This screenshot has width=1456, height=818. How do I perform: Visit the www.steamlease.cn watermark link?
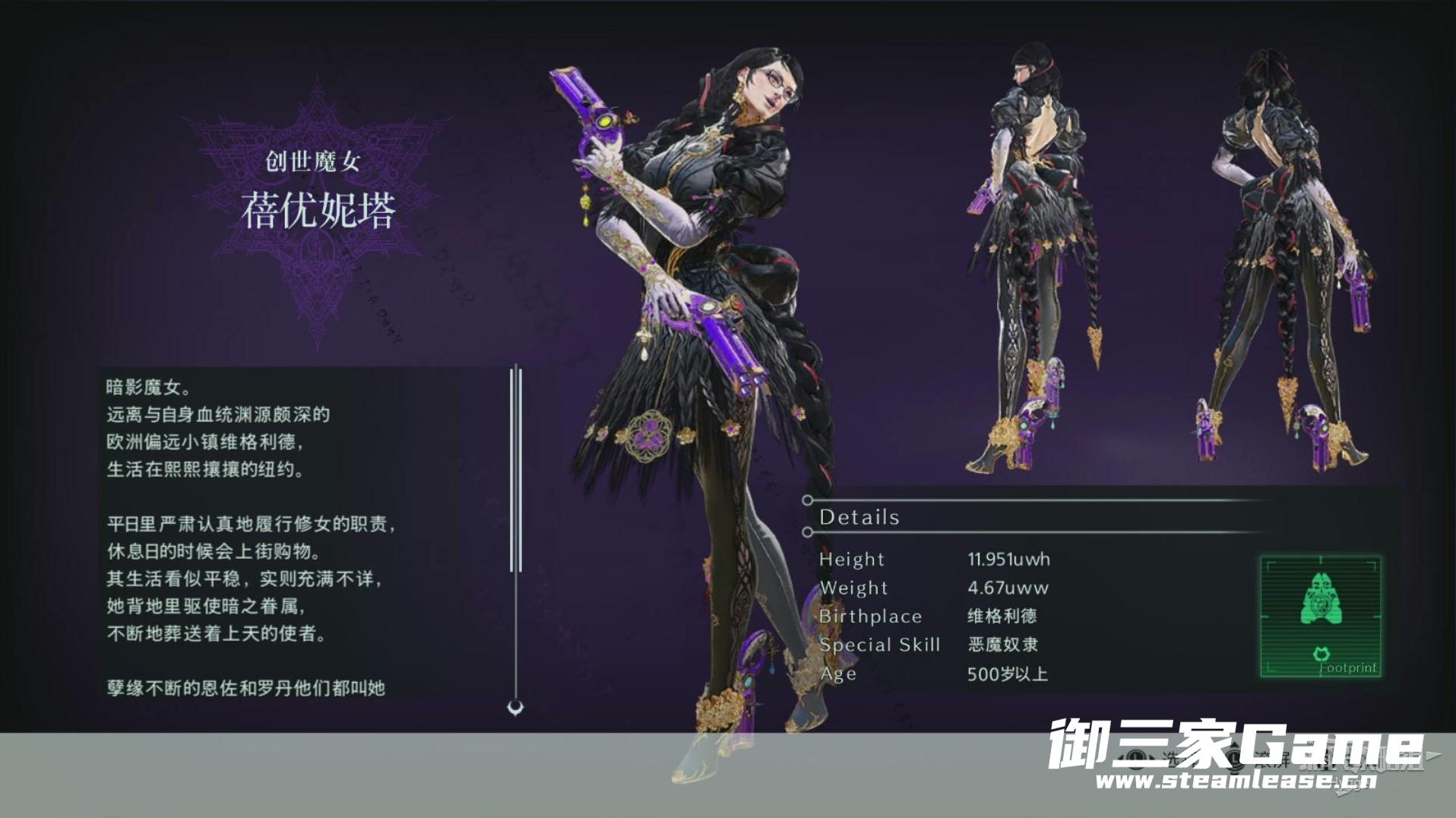(1236, 781)
